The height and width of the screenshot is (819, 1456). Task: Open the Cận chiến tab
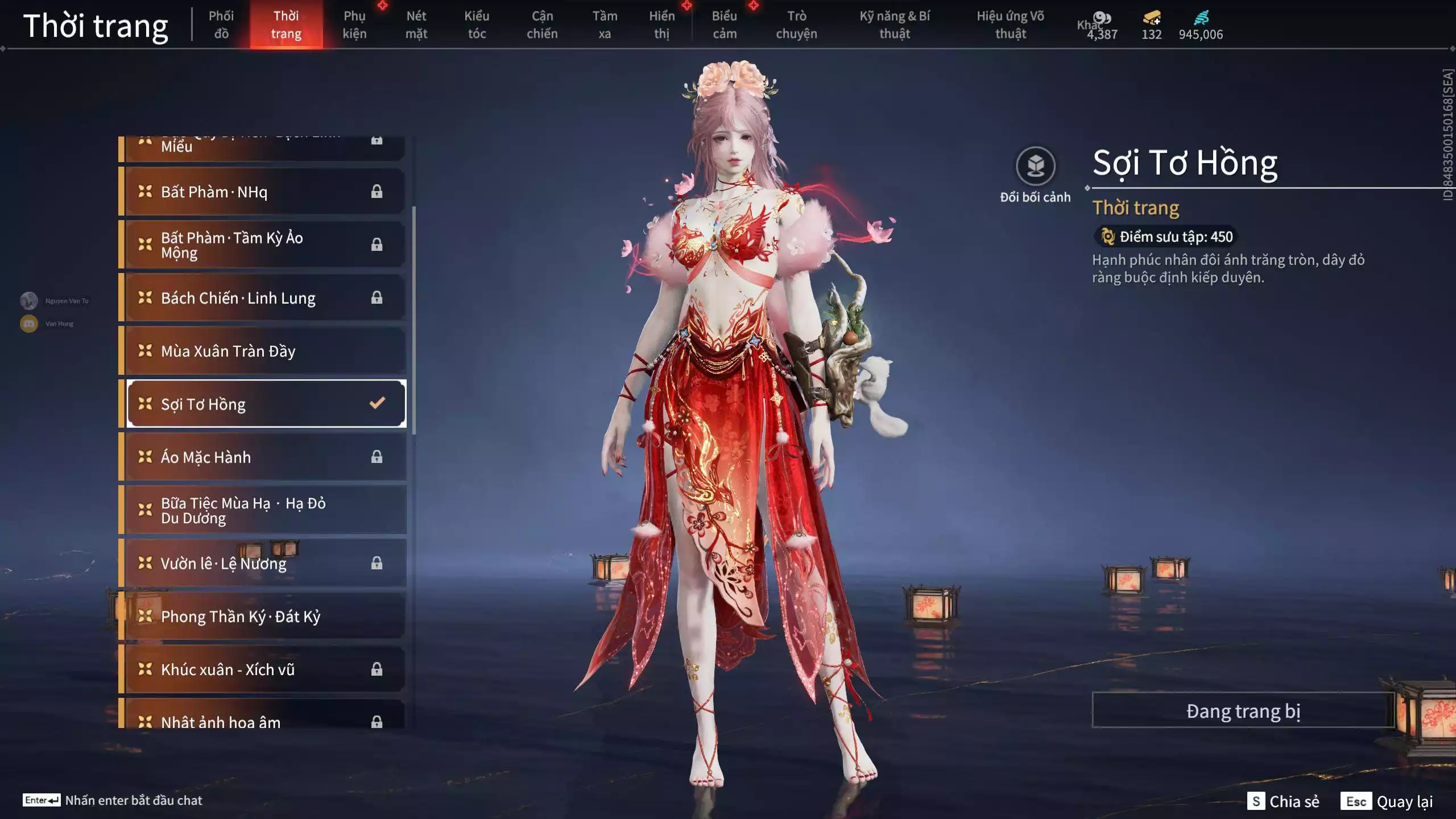point(542,24)
